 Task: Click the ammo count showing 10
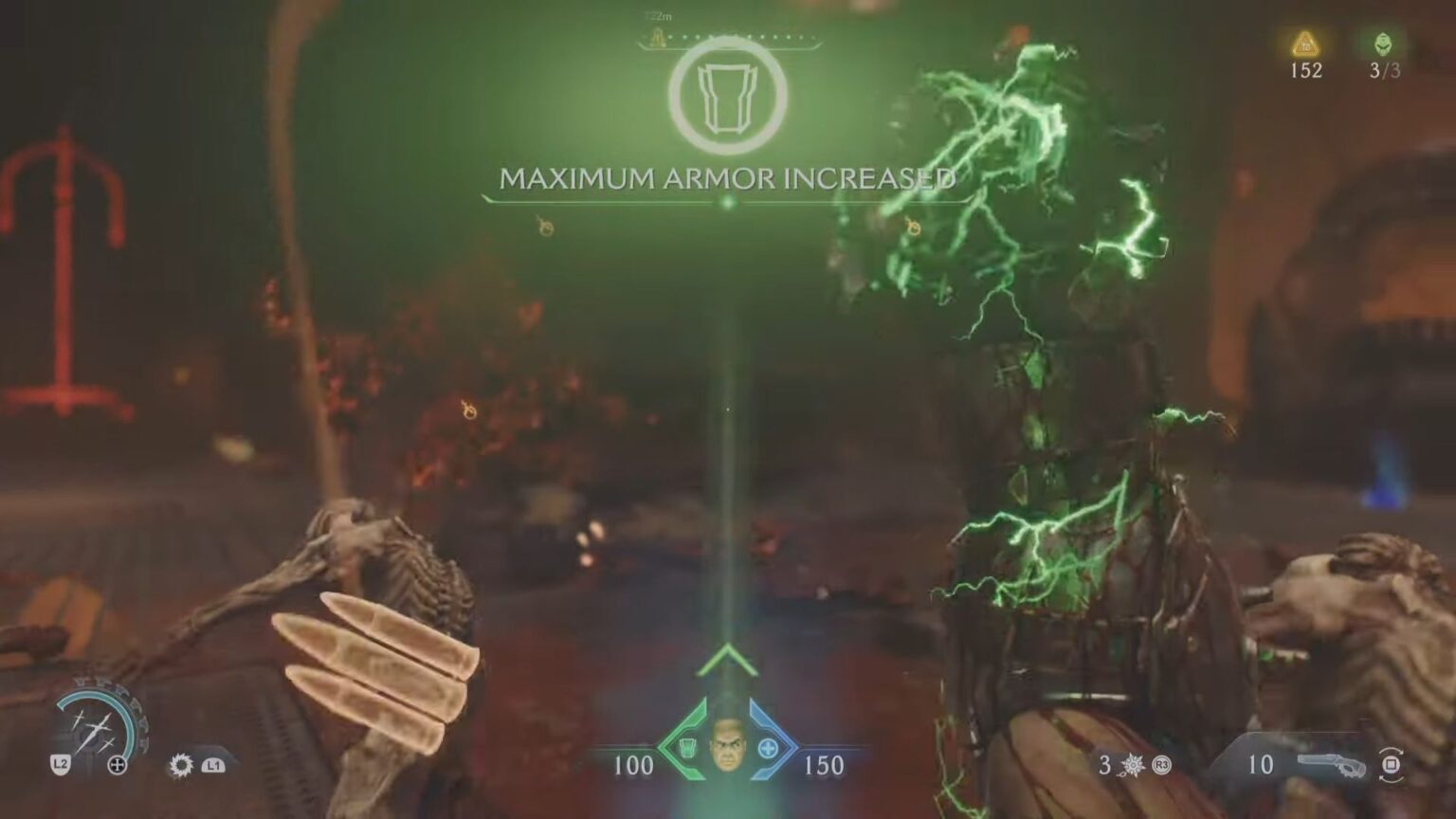(1261, 762)
